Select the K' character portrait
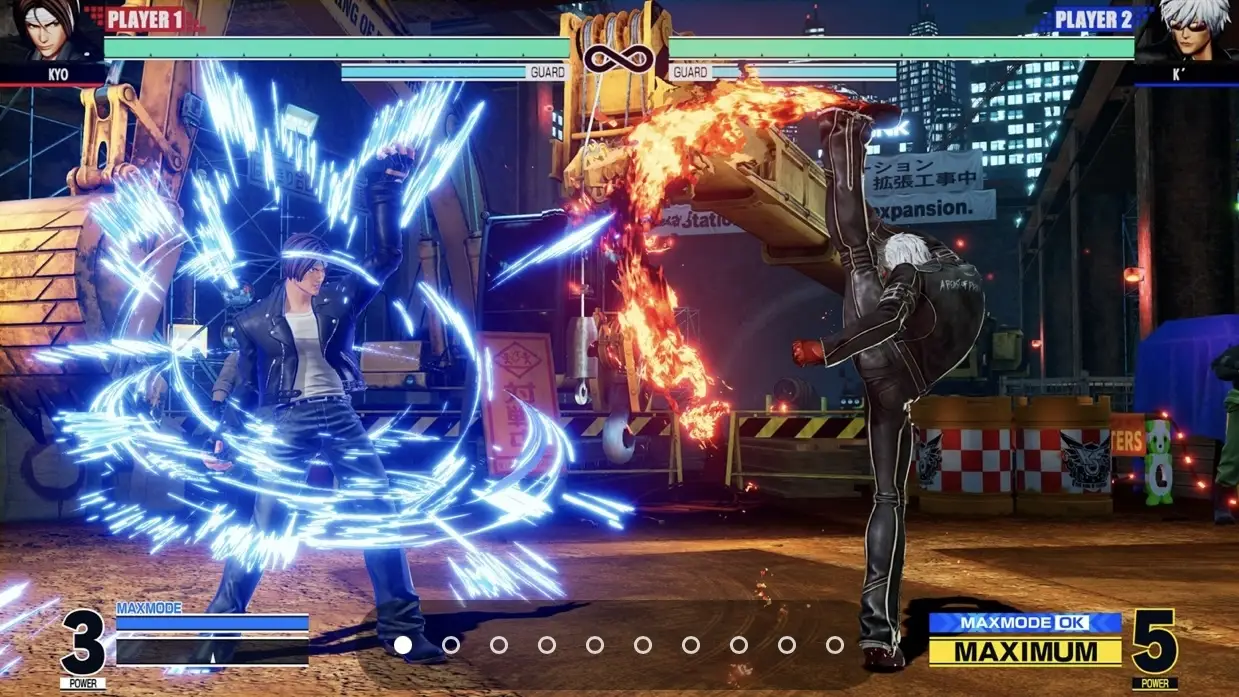 [1190, 32]
